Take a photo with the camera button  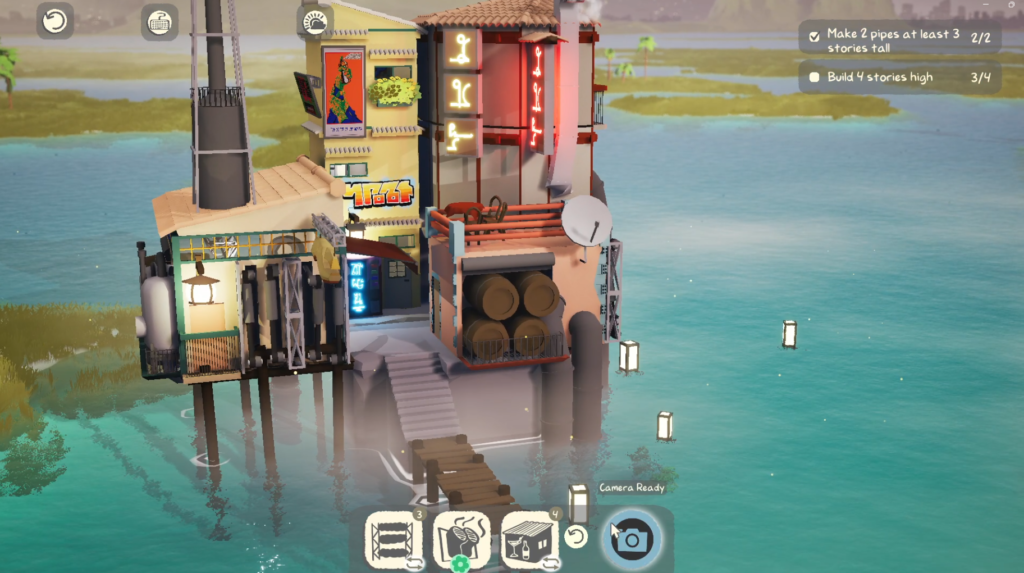click(634, 540)
